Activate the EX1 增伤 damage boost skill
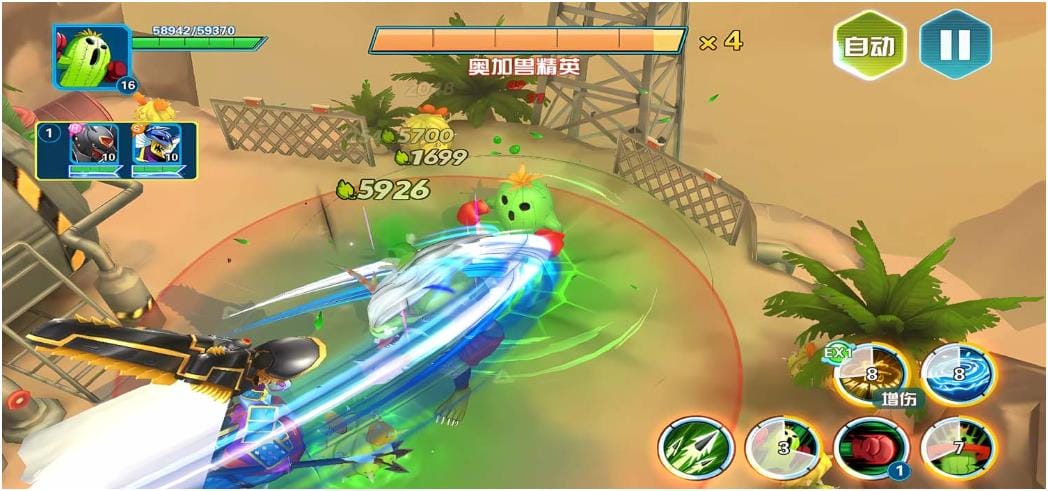The image size is (1048, 491). coord(870,375)
